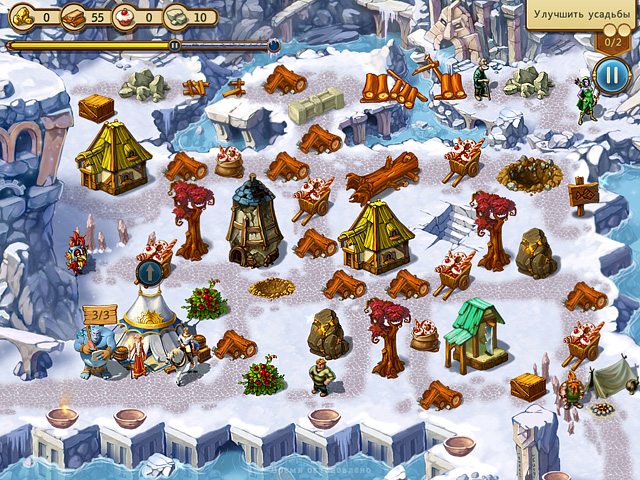Pause the game with the round button
This screenshot has height=480, width=640.
(611, 75)
